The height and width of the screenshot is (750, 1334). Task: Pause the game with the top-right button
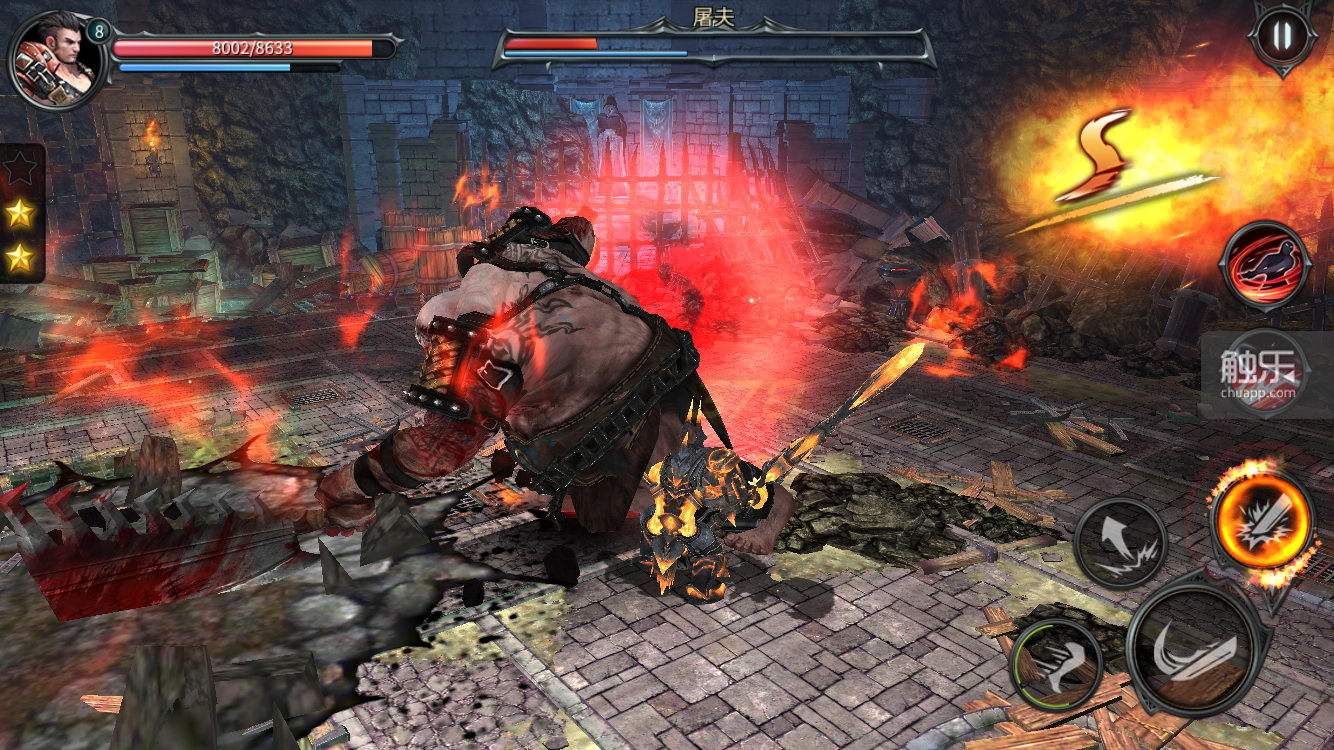click(1282, 37)
